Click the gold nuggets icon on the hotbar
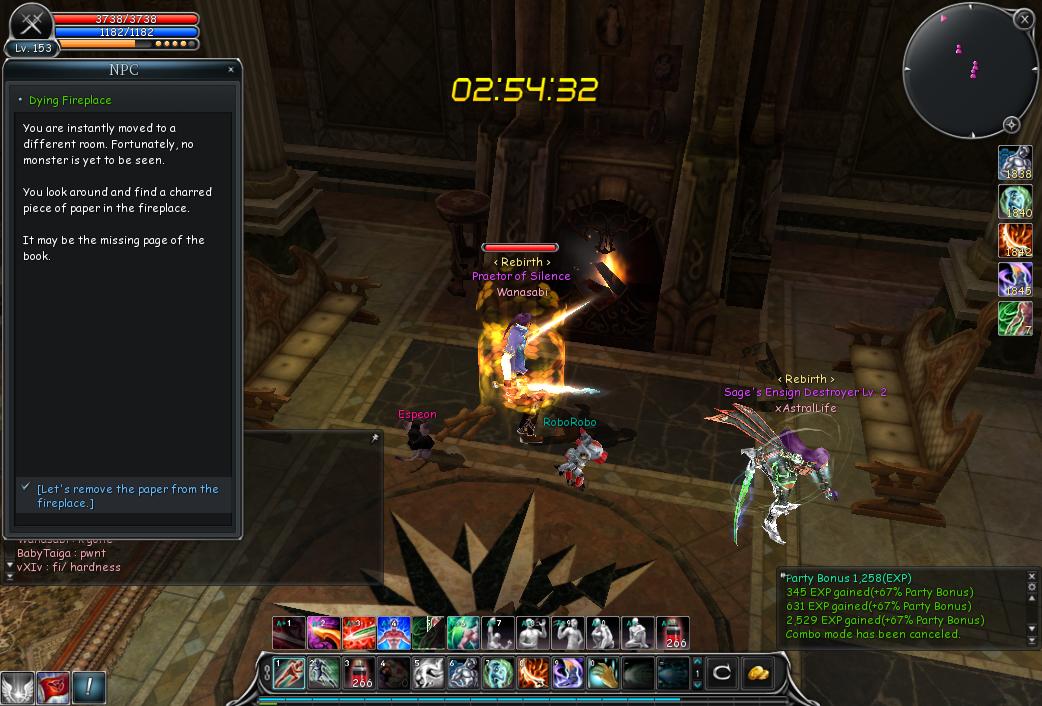 (759, 673)
